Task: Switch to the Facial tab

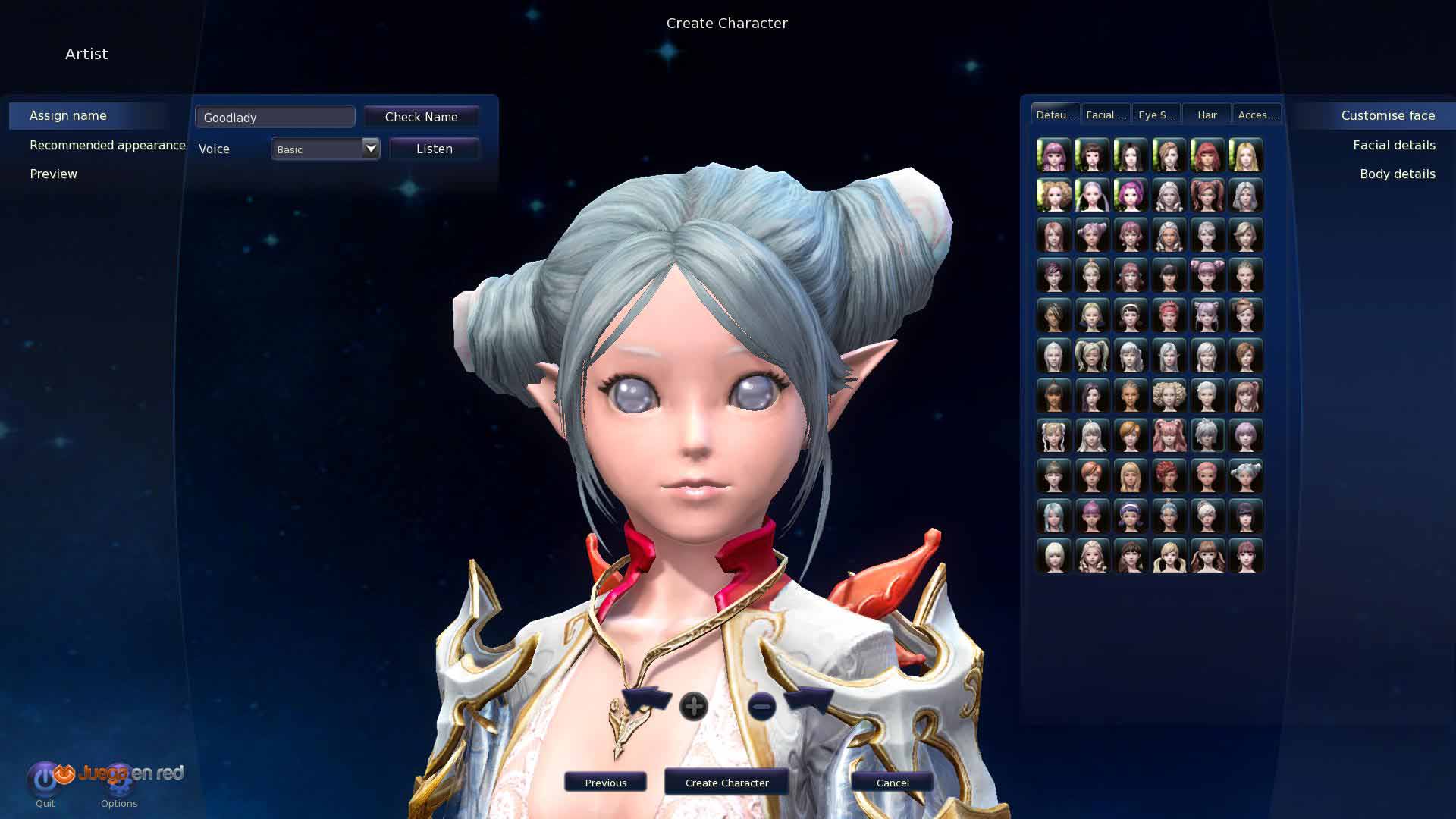Action: 1105,115
